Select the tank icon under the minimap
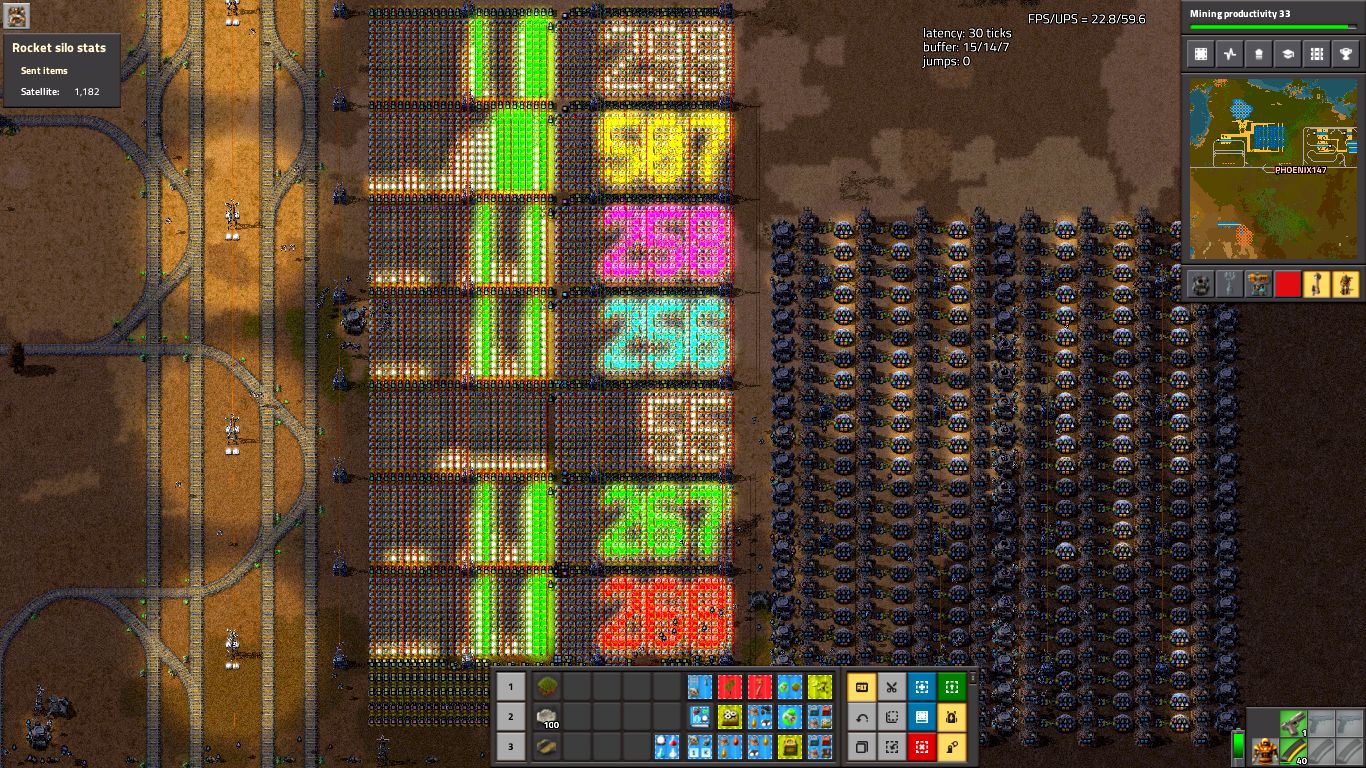 tap(1200, 284)
